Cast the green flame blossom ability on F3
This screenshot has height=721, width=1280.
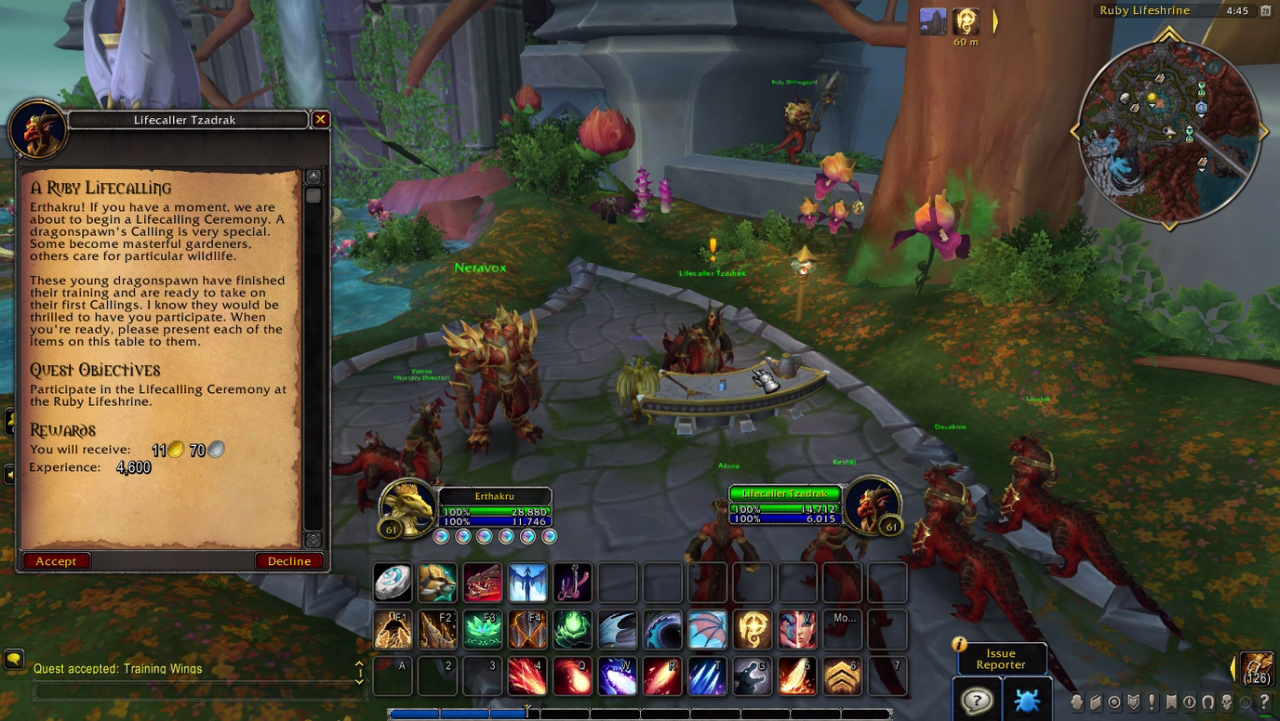pyautogui.click(x=482, y=630)
